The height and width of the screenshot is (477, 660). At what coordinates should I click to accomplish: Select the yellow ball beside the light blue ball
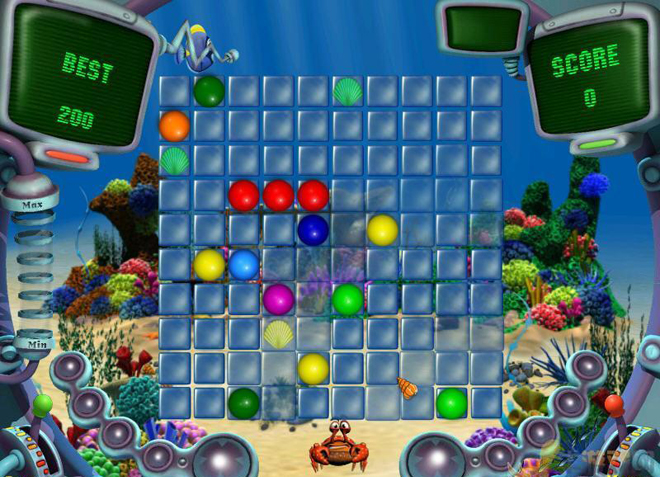pos(209,265)
